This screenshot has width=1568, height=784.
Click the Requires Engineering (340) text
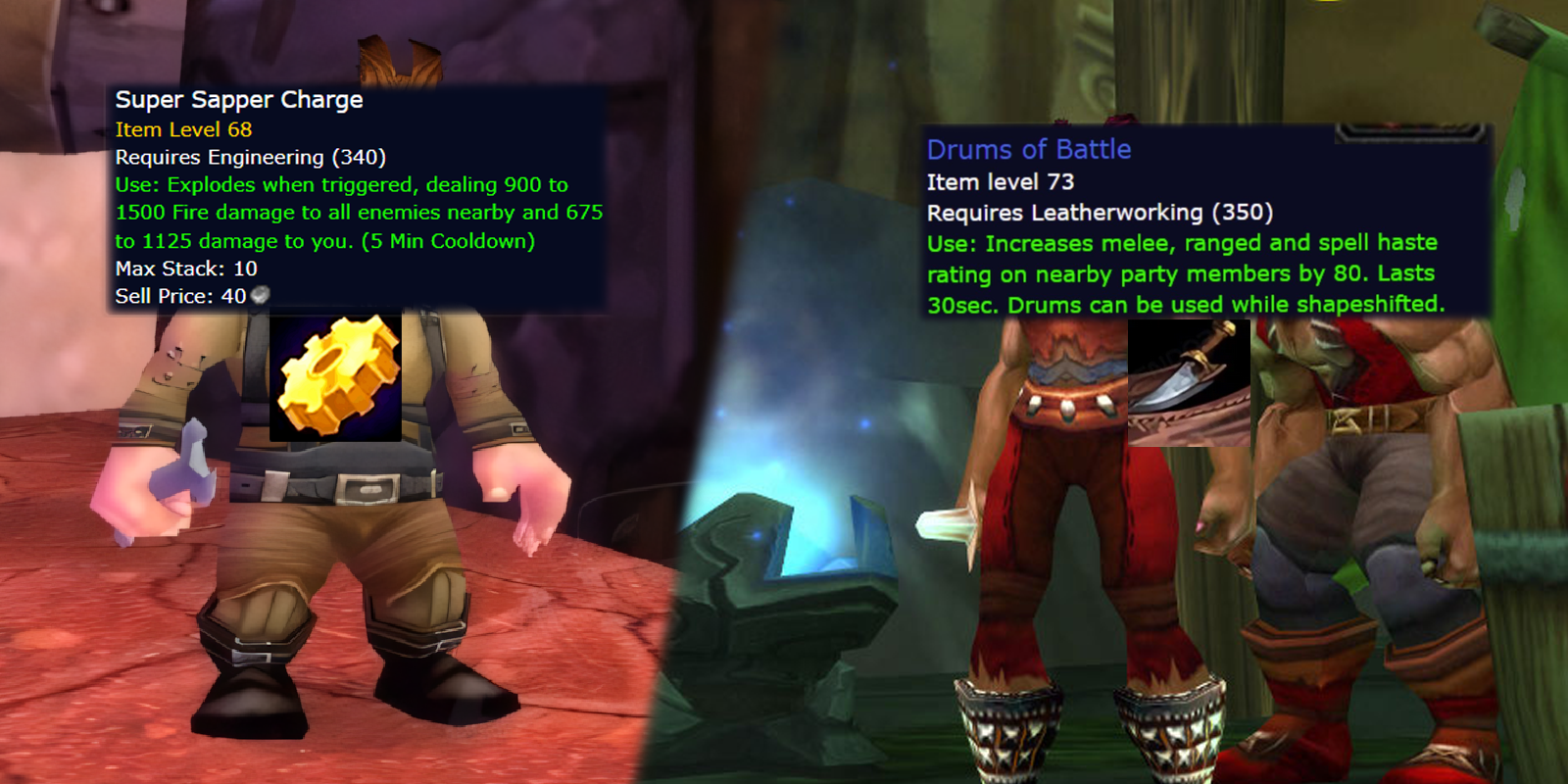[251, 156]
